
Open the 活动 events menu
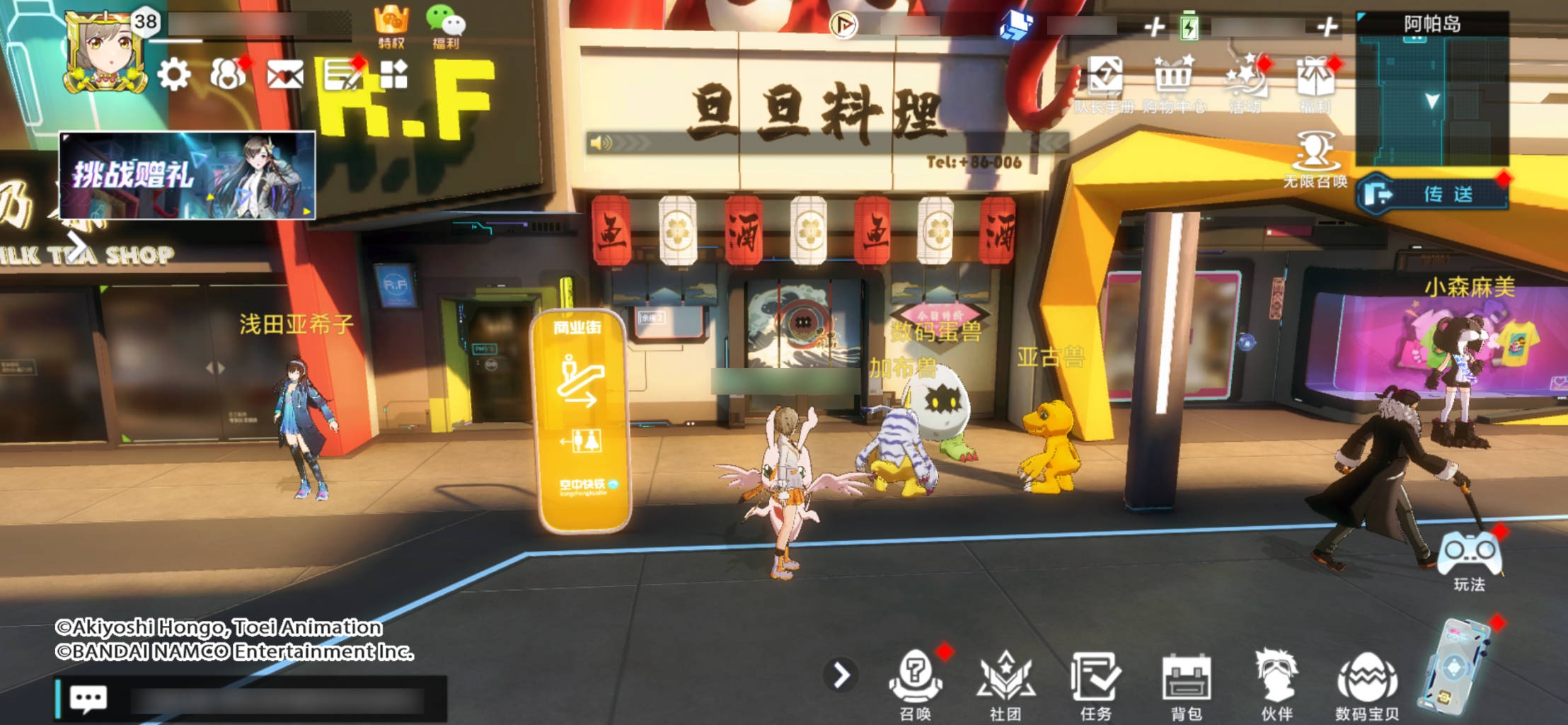tap(1245, 81)
